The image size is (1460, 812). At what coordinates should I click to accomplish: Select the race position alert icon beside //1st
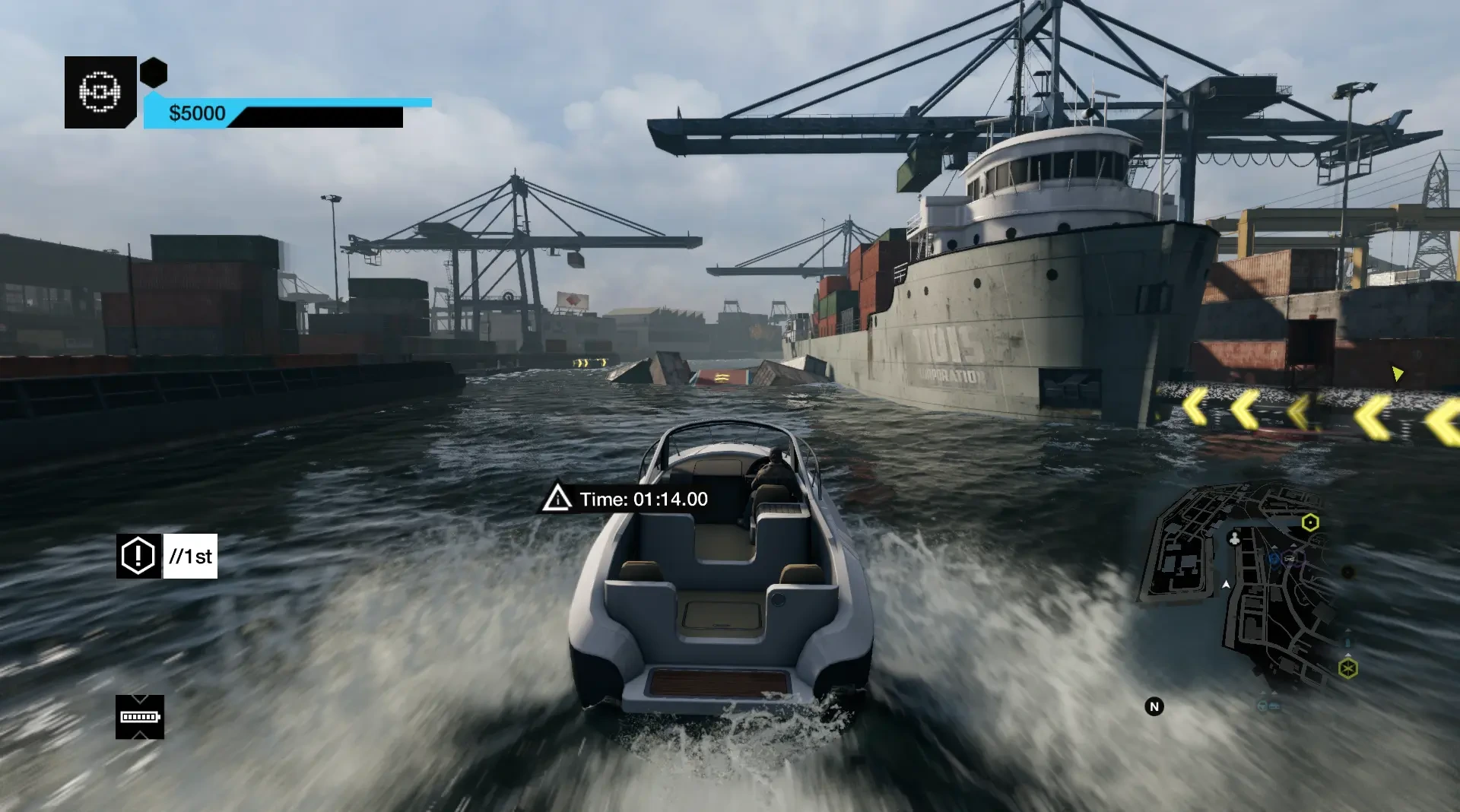click(x=137, y=556)
